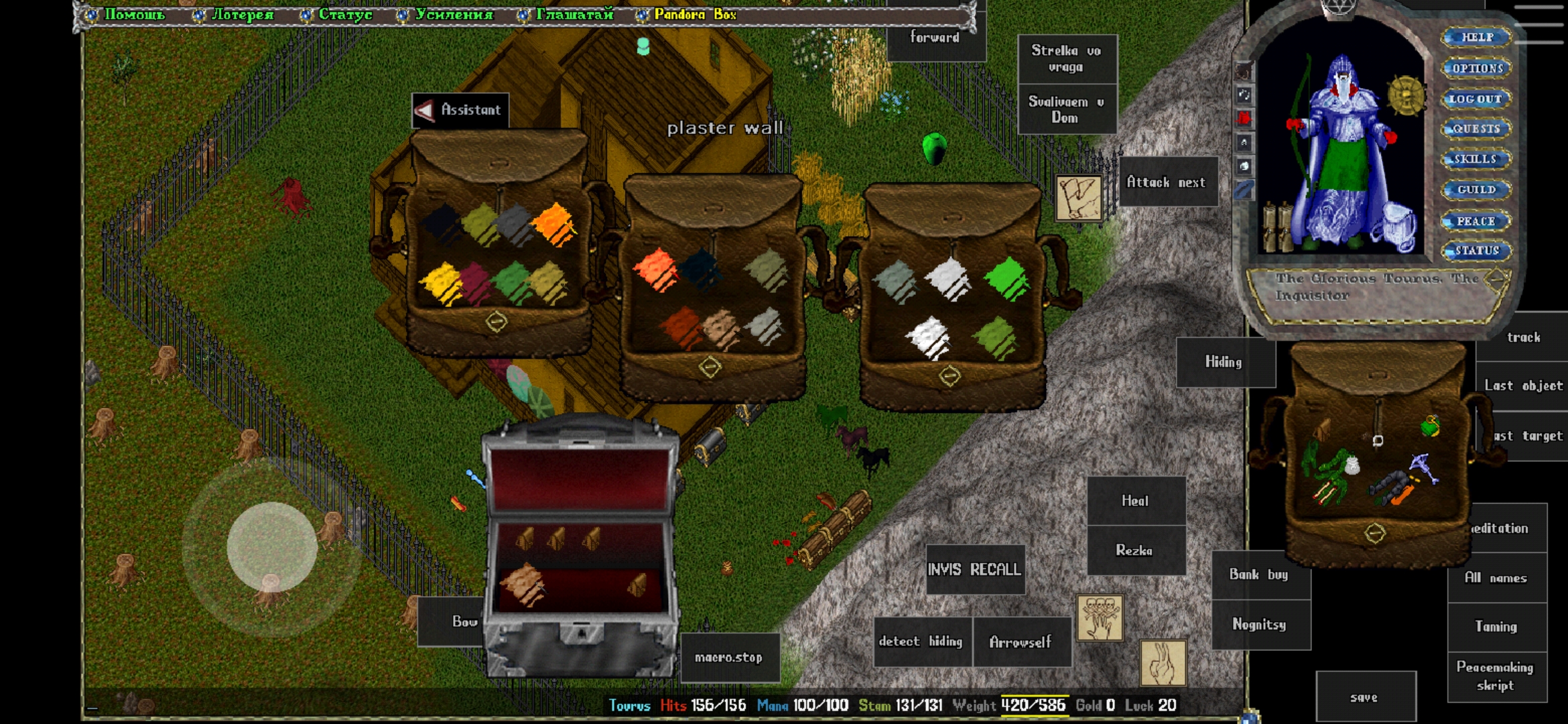
Task: Open the QUESTS paperdoll button
Action: [1475, 129]
